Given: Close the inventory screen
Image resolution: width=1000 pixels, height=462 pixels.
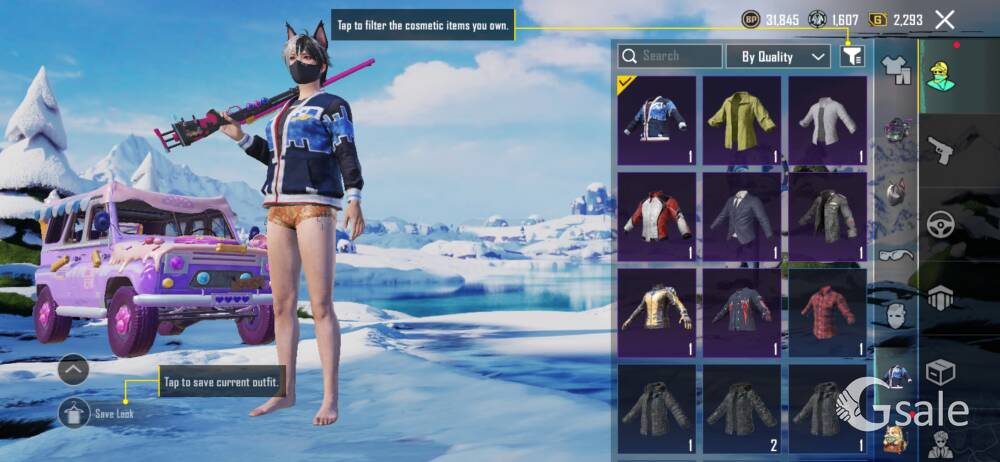Looking at the screenshot, I should coord(944,19).
